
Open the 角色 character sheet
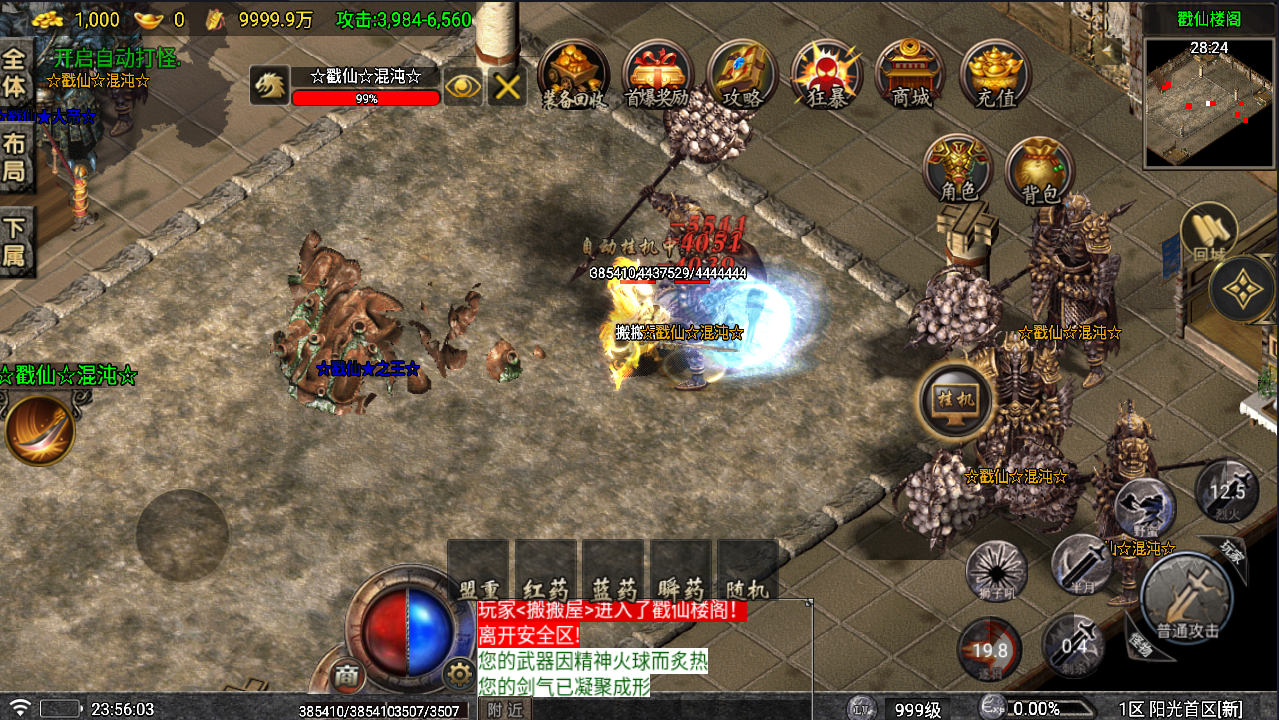pyautogui.click(x=958, y=170)
